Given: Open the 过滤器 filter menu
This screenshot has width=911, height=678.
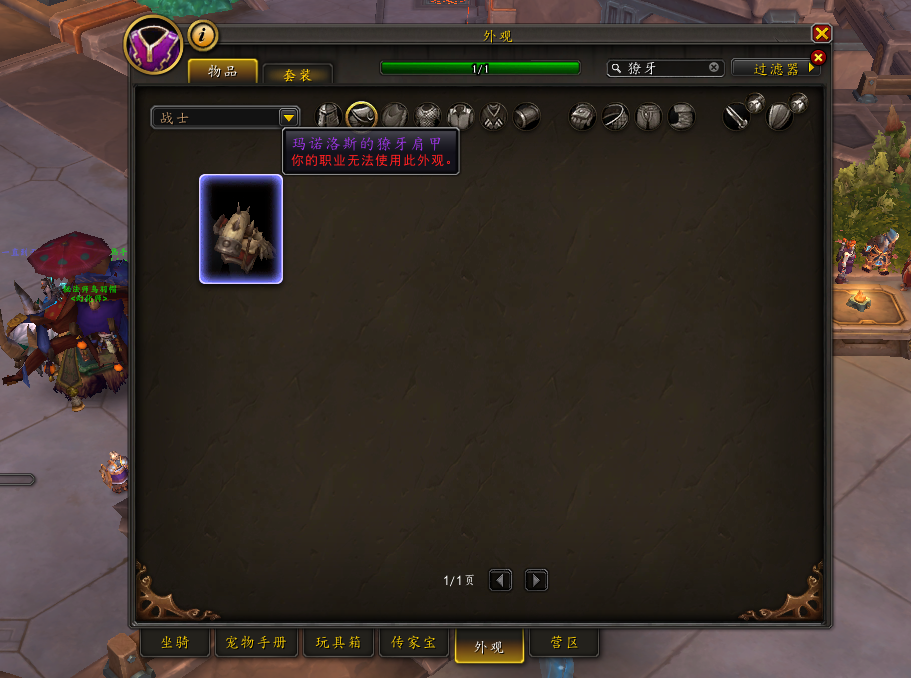Looking at the screenshot, I should pyautogui.click(x=776, y=69).
